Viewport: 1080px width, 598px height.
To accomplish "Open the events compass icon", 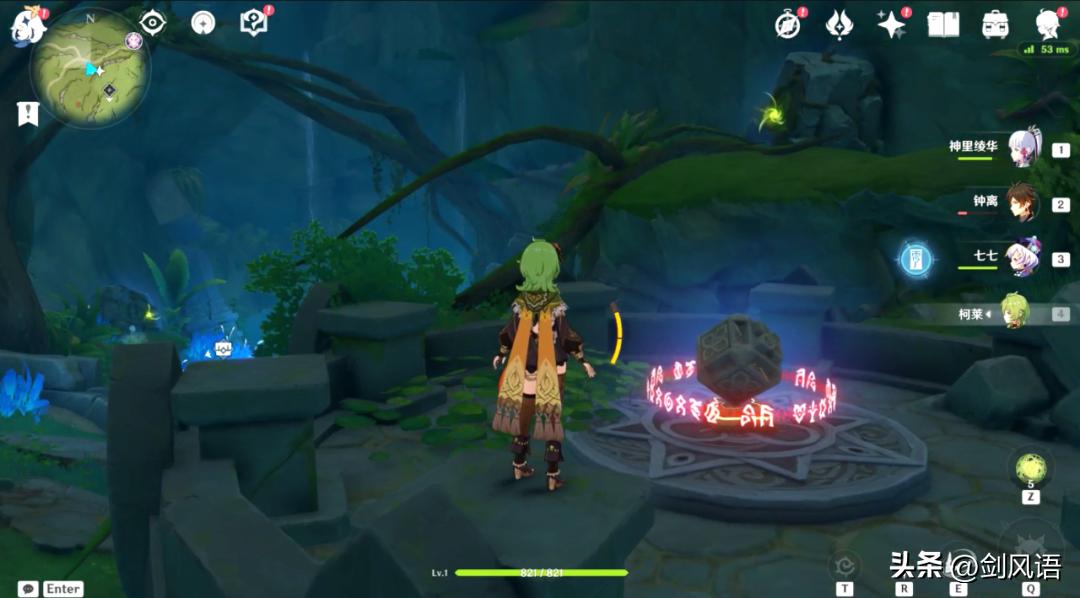I will tap(788, 25).
